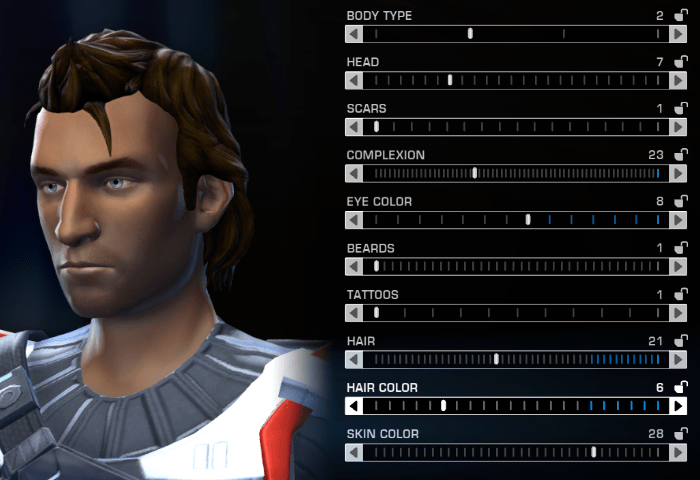Click the Hair Color left arrow
The width and height of the screenshot is (700, 480).
[x=353, y=406]
